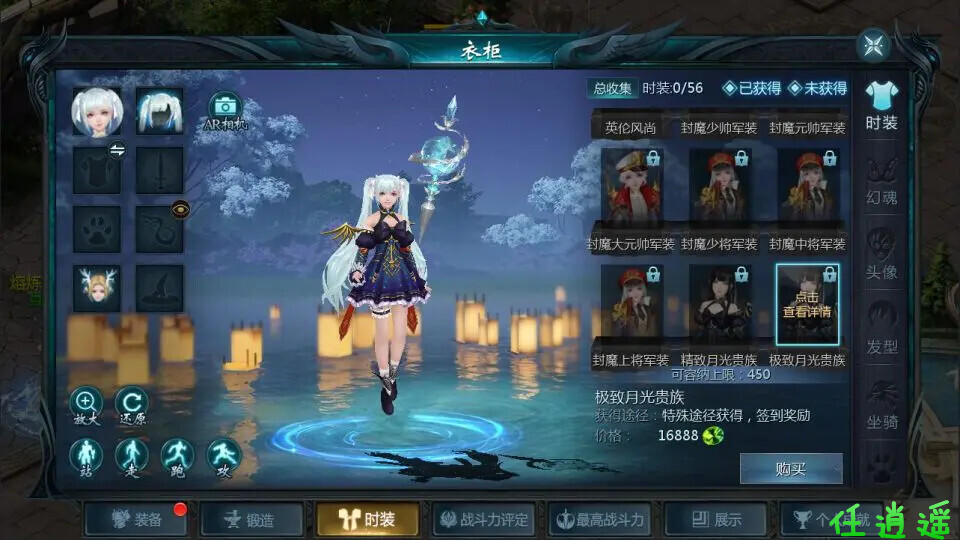Screen dimensions: 960x540
Task: Switch to the 幻魂 side tab
Action: click(881, 180)
